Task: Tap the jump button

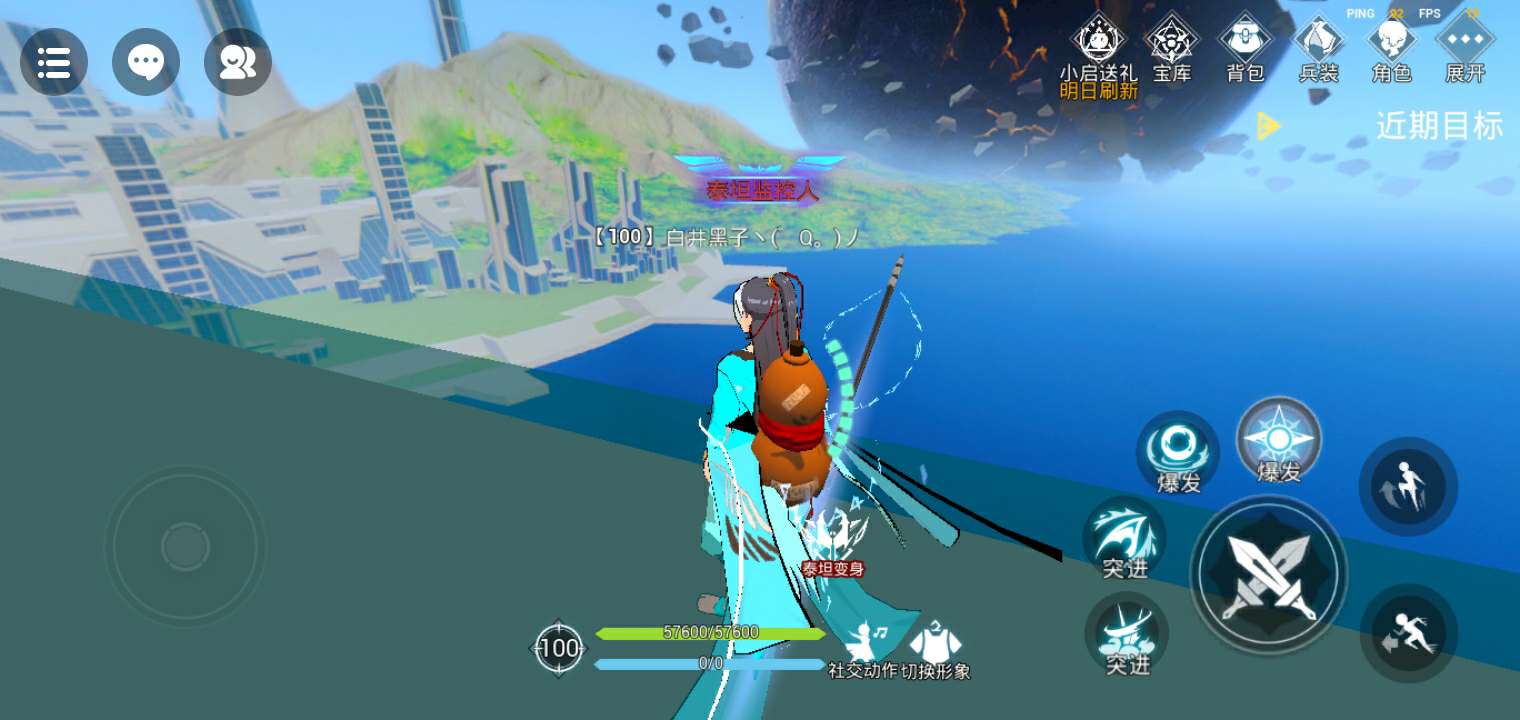Action: [x=1408, y=486]
